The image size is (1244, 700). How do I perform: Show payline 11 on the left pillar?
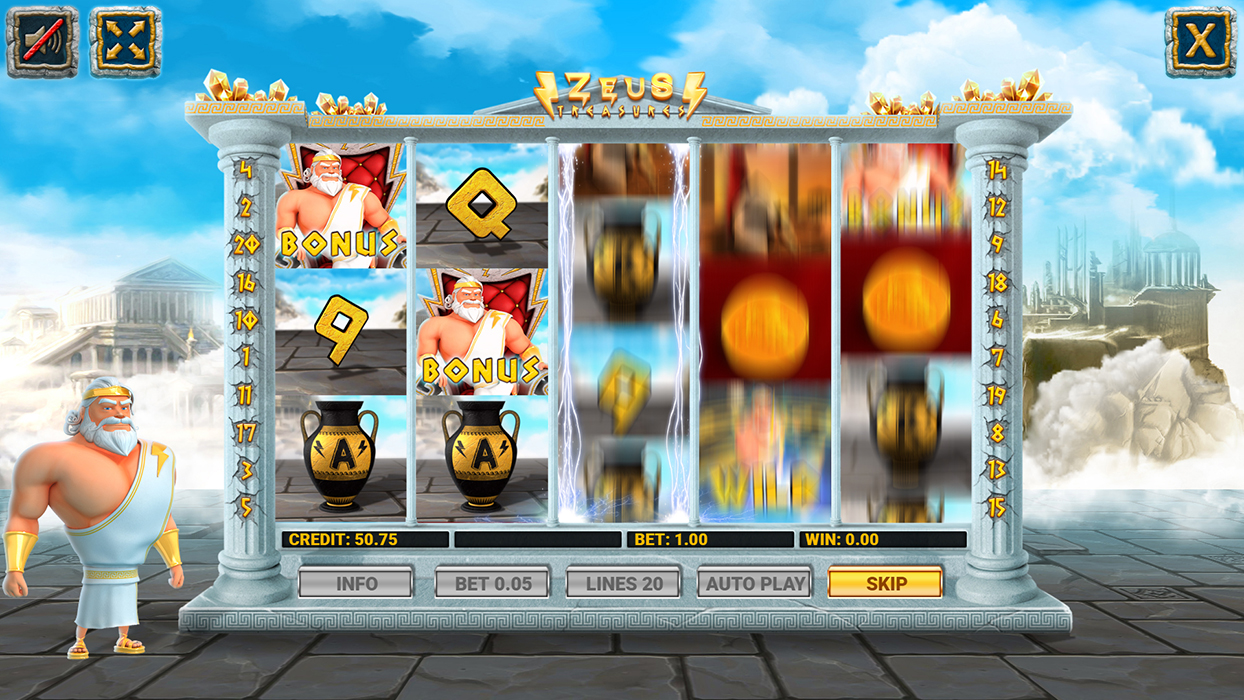point(246,395)
